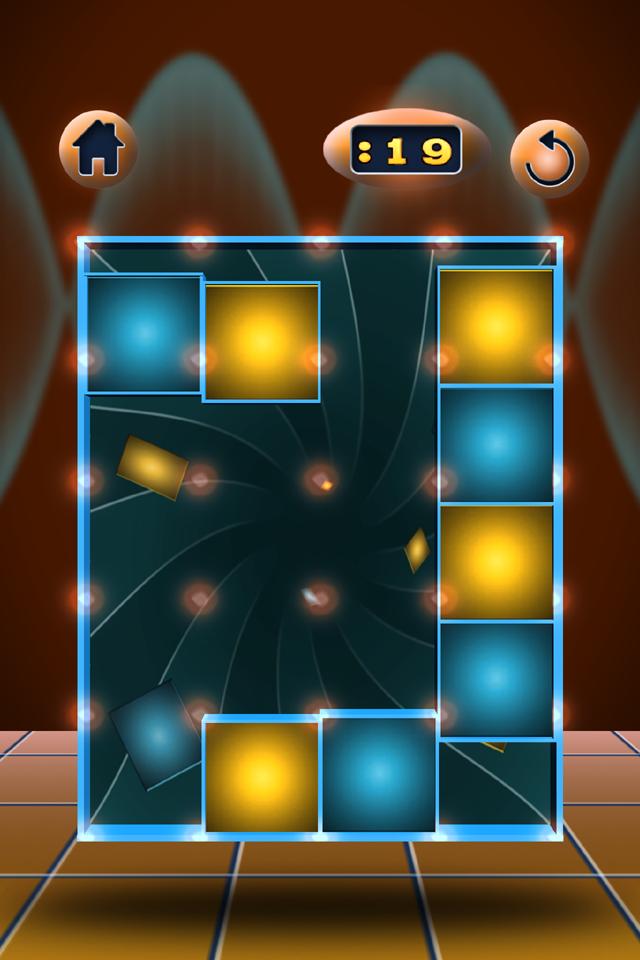Screen dimensions: 640x960
Task: Tap the topmost yellow tile in the right column
Action: coord(496,326)
